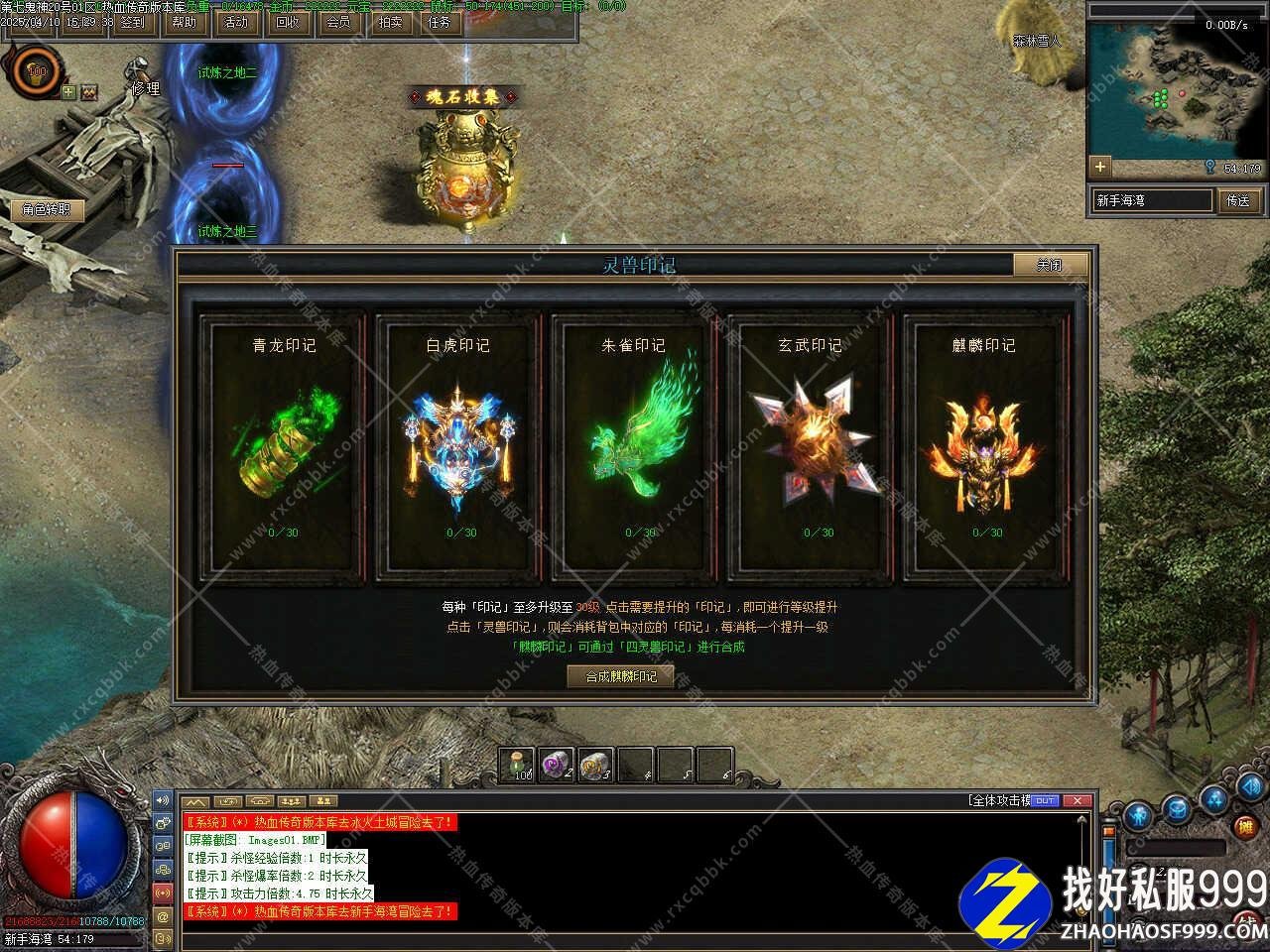Image resolution: width=1270 pixels, height=952 pixels.
Task: Select the 玄武印记 card
Action: [811, 446]
